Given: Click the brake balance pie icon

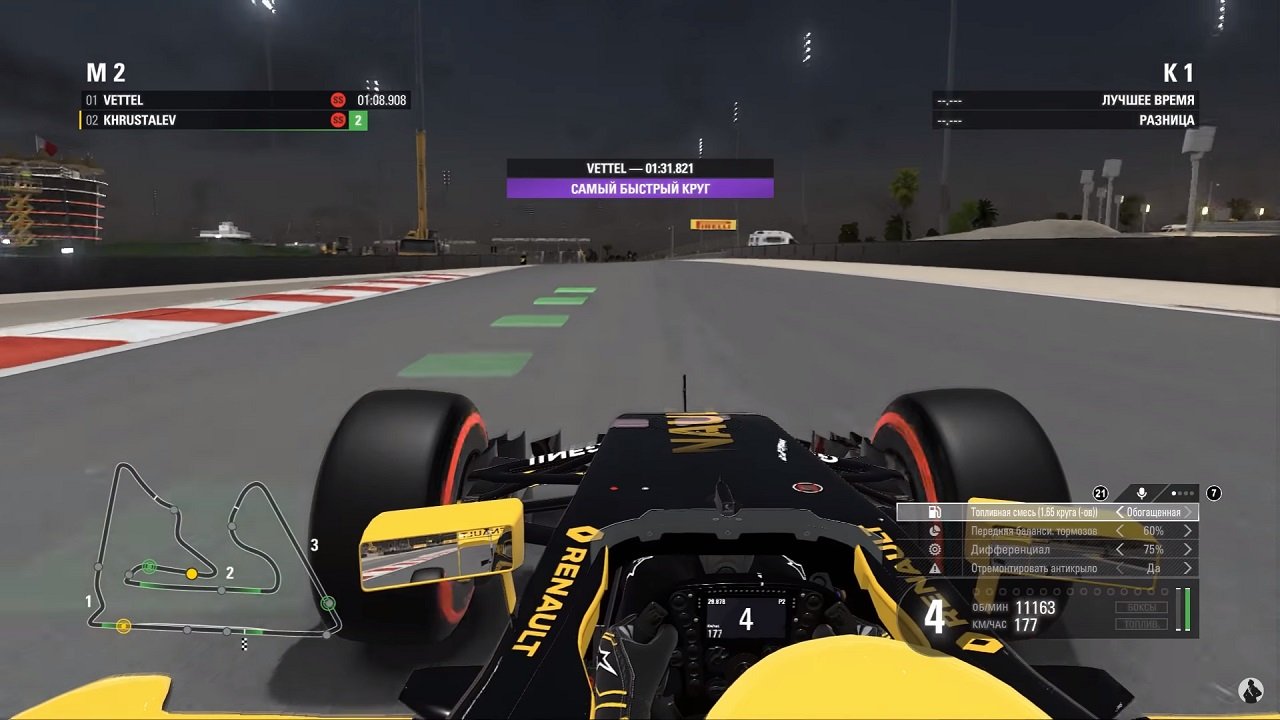Looking at the screenshot, I should [x=935, y=531].
